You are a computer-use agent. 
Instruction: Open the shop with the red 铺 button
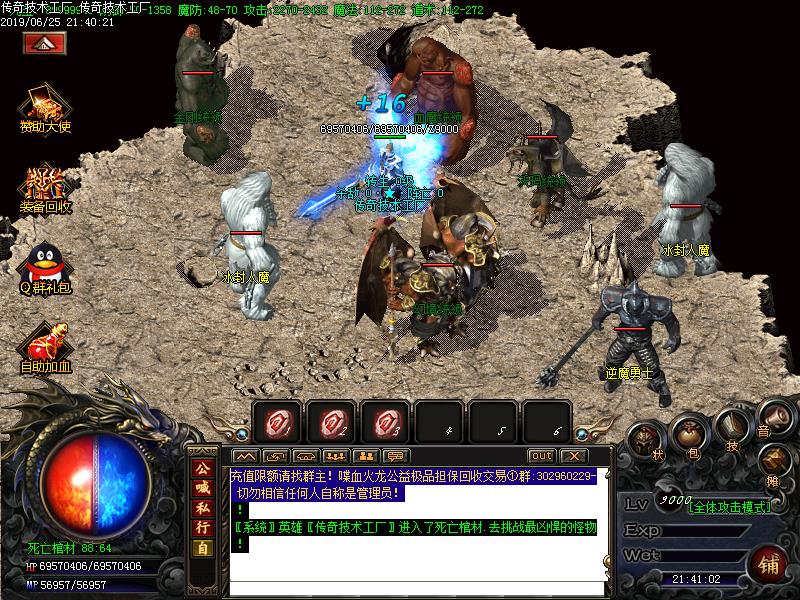(x=768, y=561)
